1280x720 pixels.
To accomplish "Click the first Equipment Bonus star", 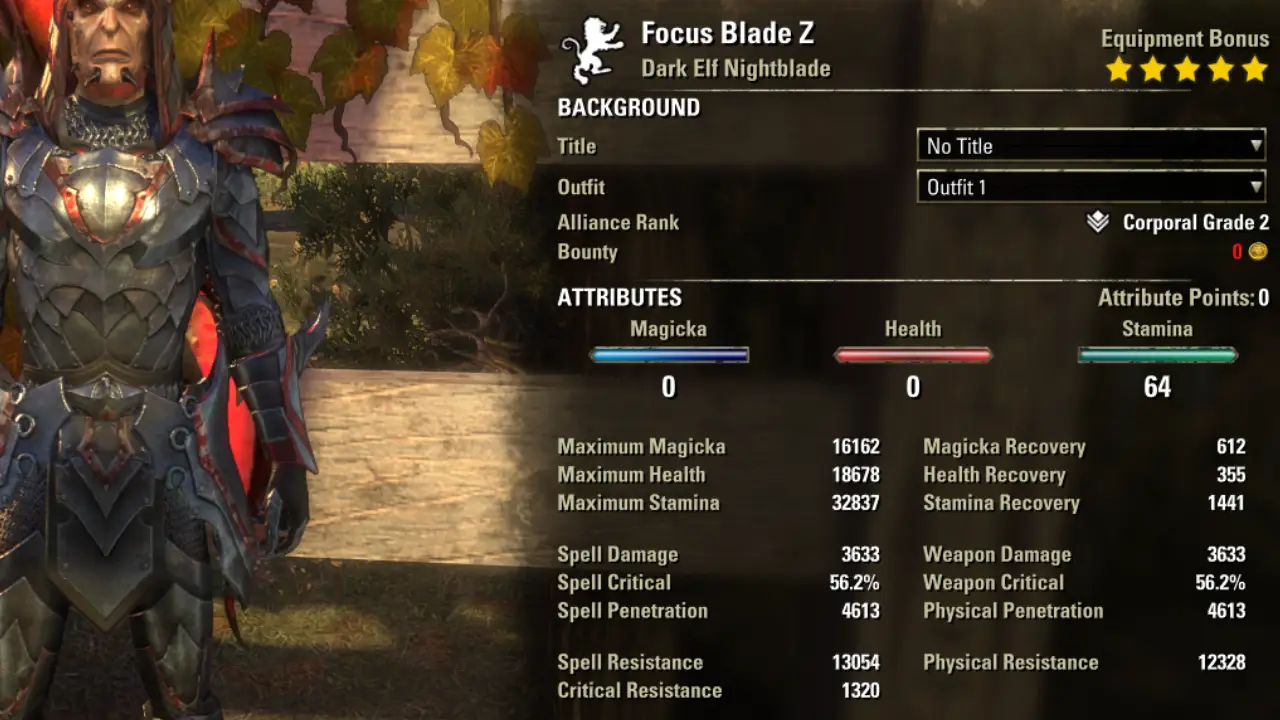I will [x=1119, y=69].
